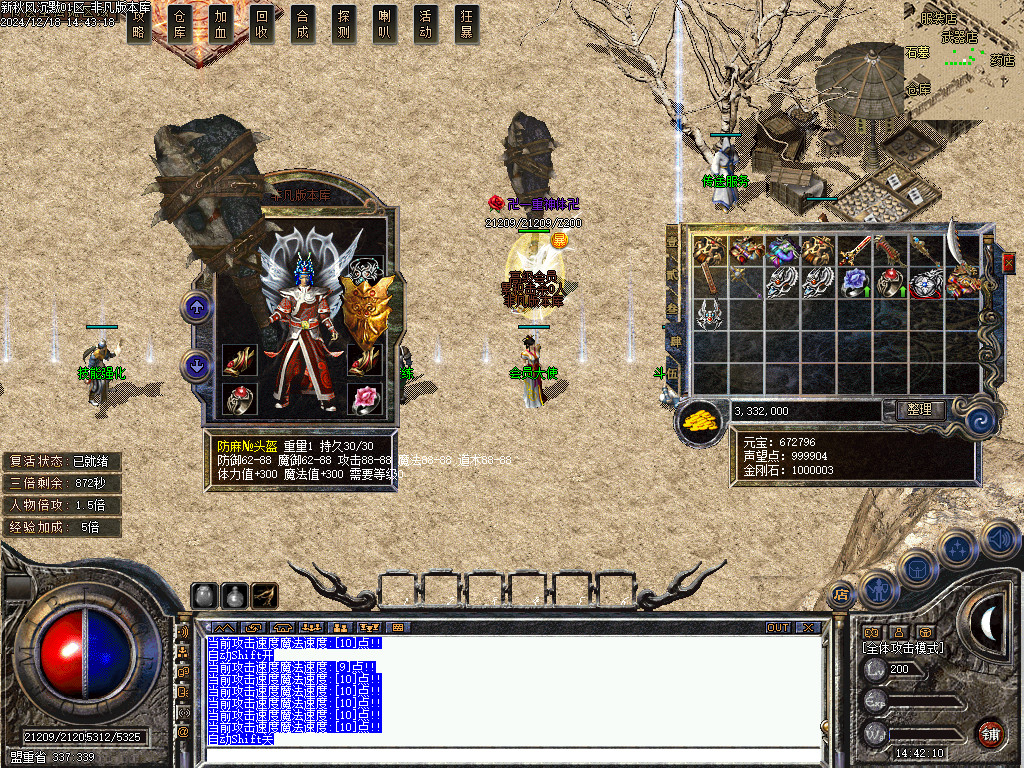Click the 加血 heal button
This screenshot has height=768, width=1024.
click(x=221, y=24)
